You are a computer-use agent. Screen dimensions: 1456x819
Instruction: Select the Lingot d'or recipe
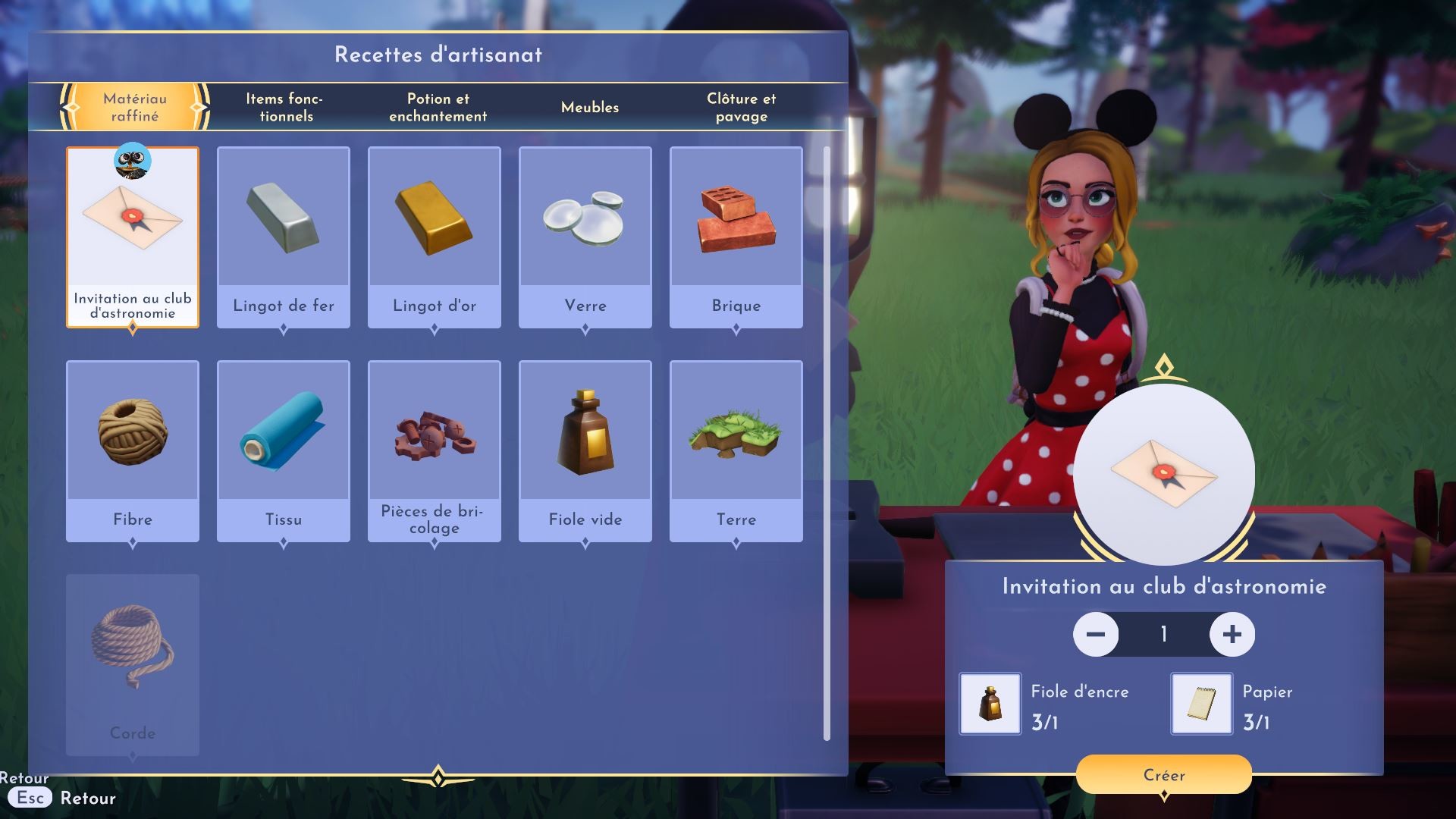pyautogui.click(x=435, y=237)
